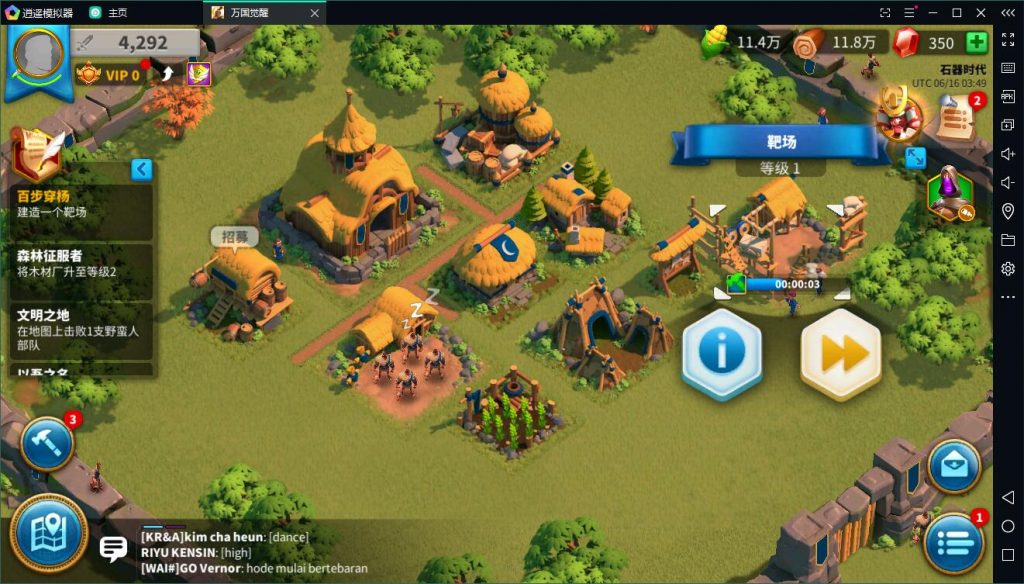This screenshot has height=584, width=1024.
Task: Open the chat speech bubble
Action: (113, 548)
